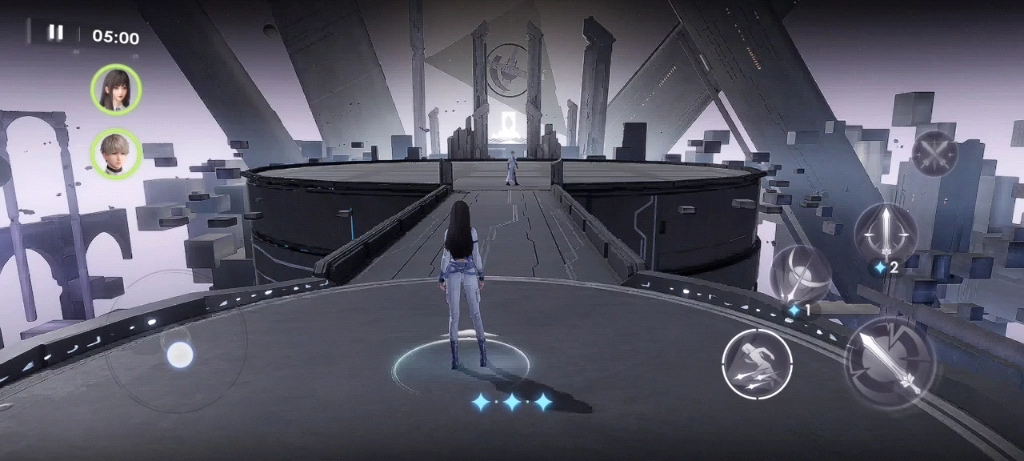Tap the virtual movement joystick knob

(179, 354)
